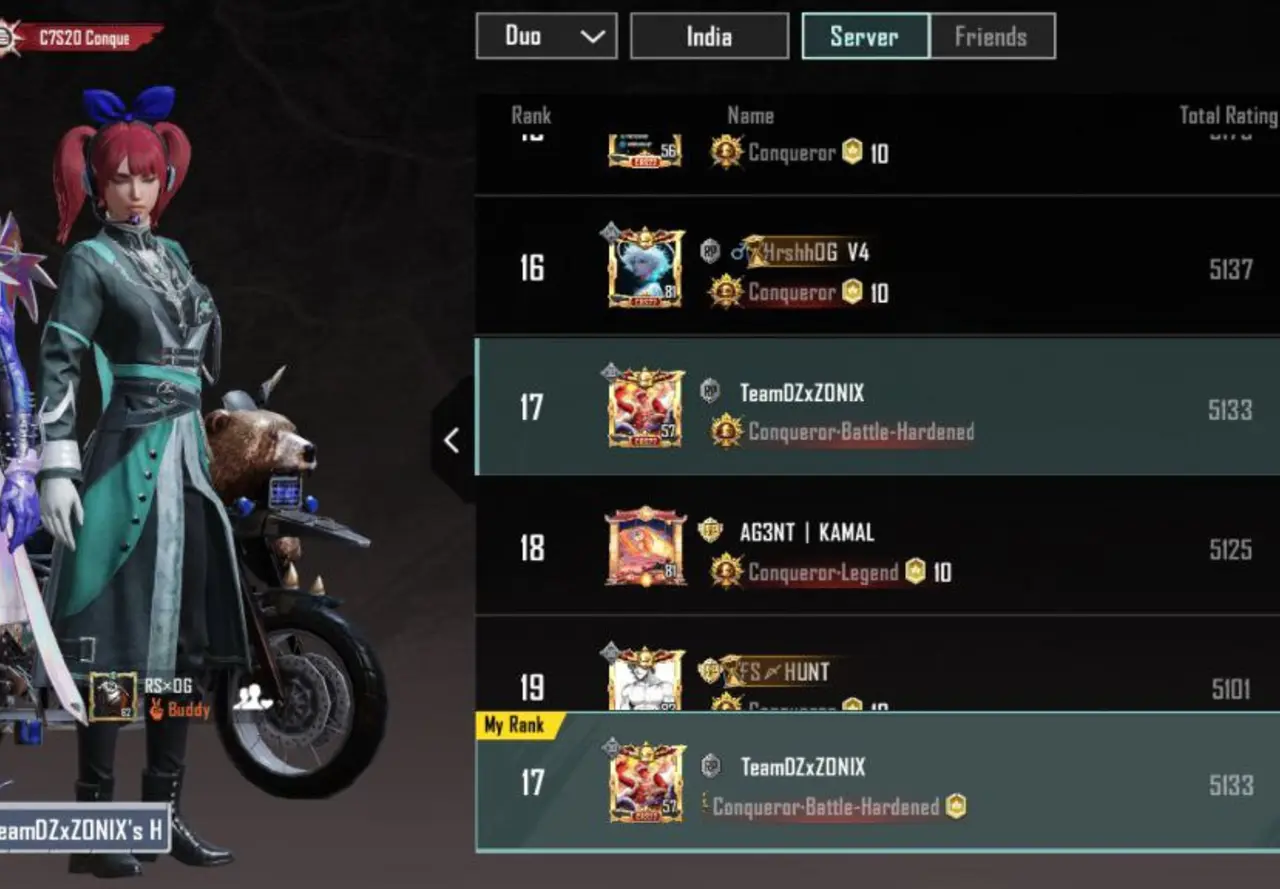Click the gold points coin next to AG3NT's rating
This screenshot has height=889, width=1280.
click(914, 572)
